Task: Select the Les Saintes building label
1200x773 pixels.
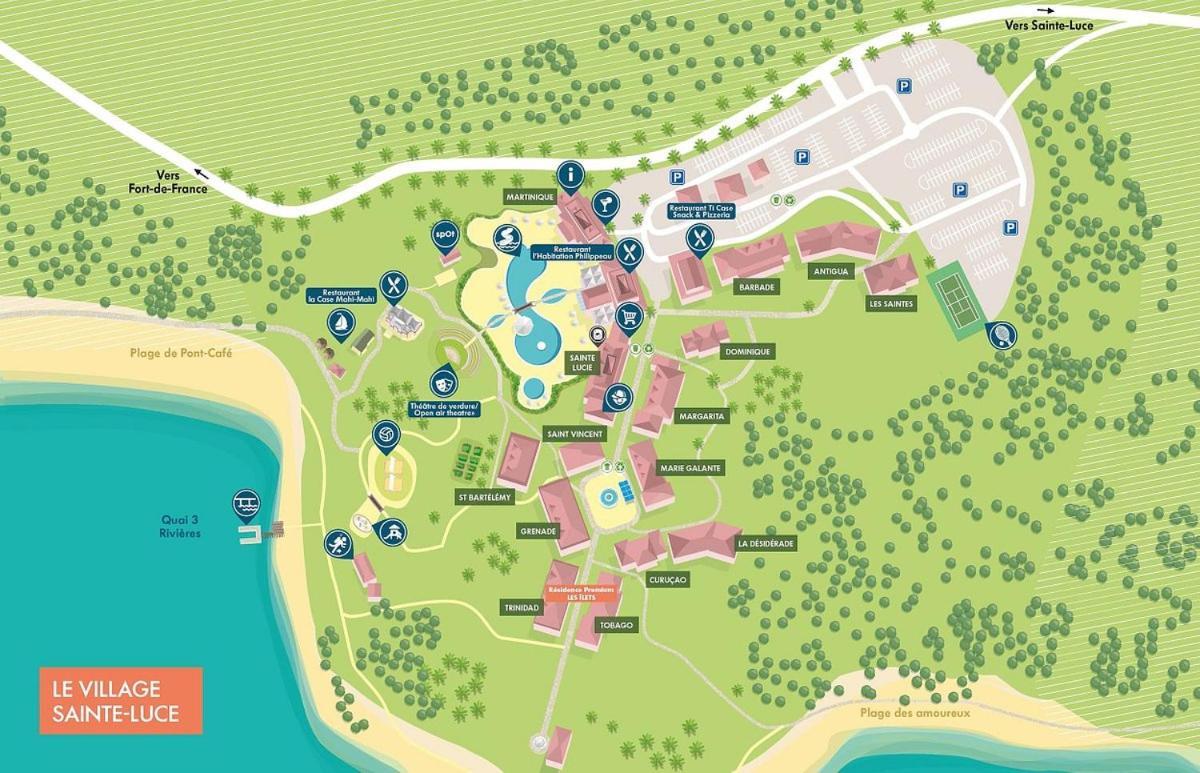Action: (x=890, y=304)
